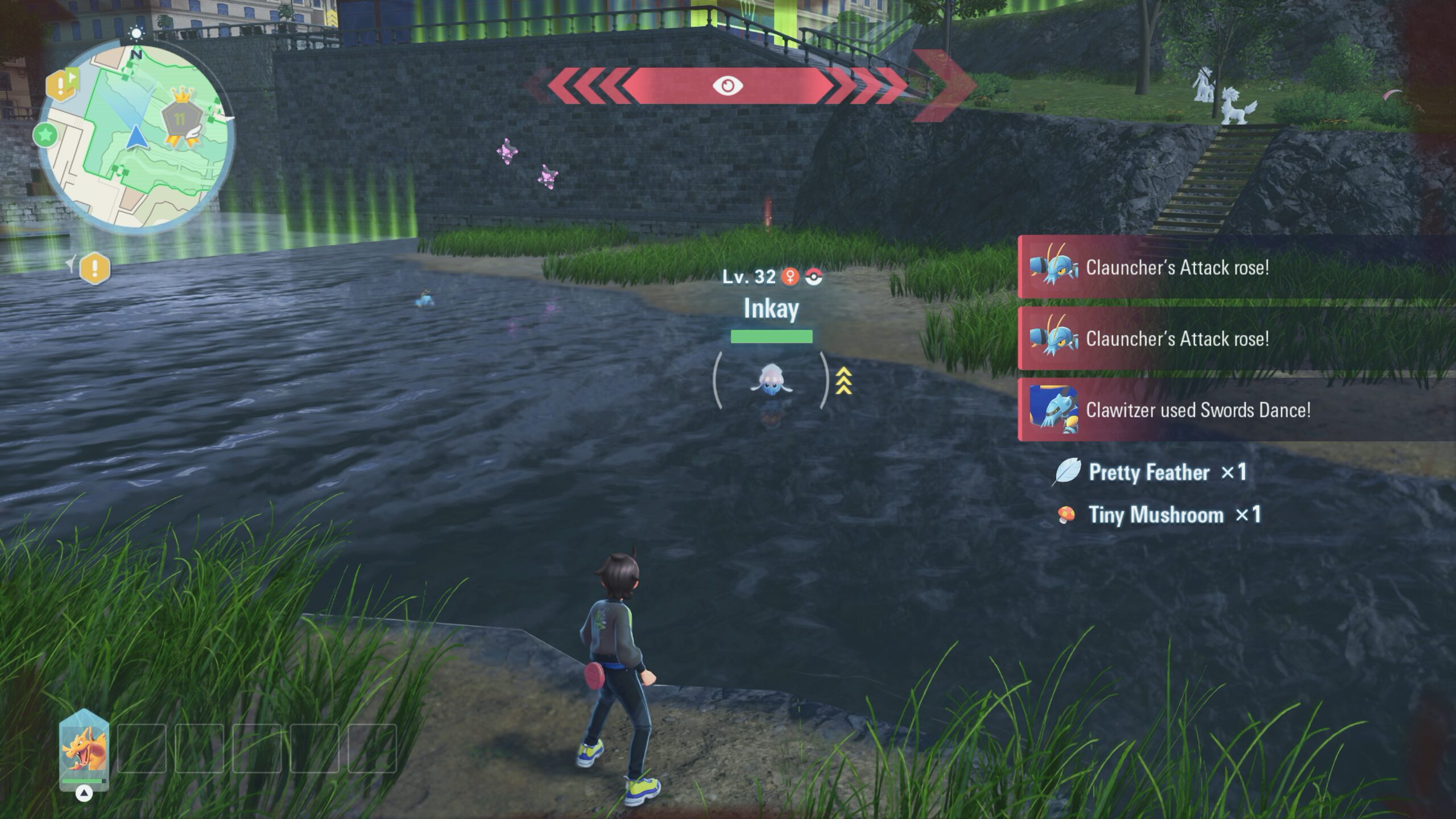This screenshot has height=819, width=1456.
Task: Open the yellow exclamation alert below minimap
Action: point(94,268)
